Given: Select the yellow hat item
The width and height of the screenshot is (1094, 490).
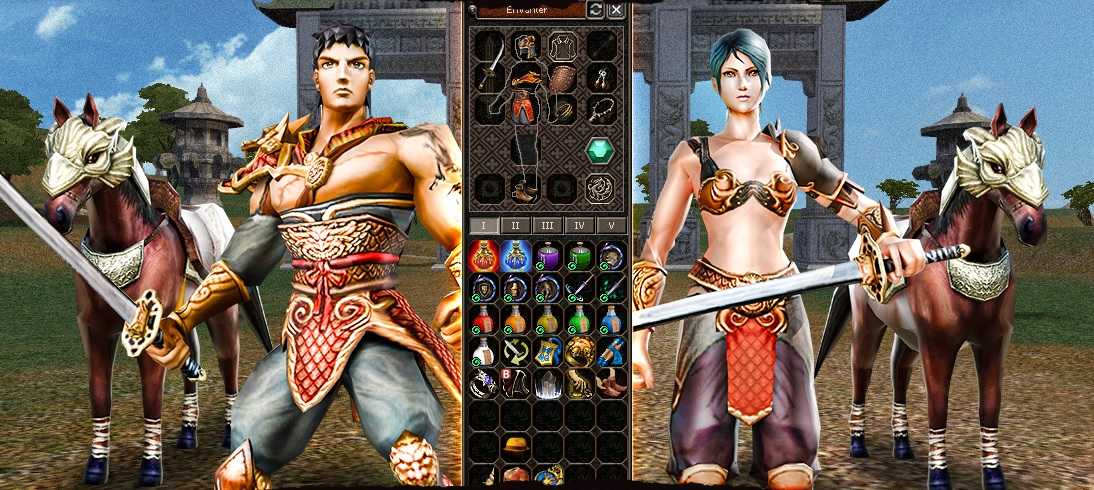Looking at the screenshot, I should 516,444.
